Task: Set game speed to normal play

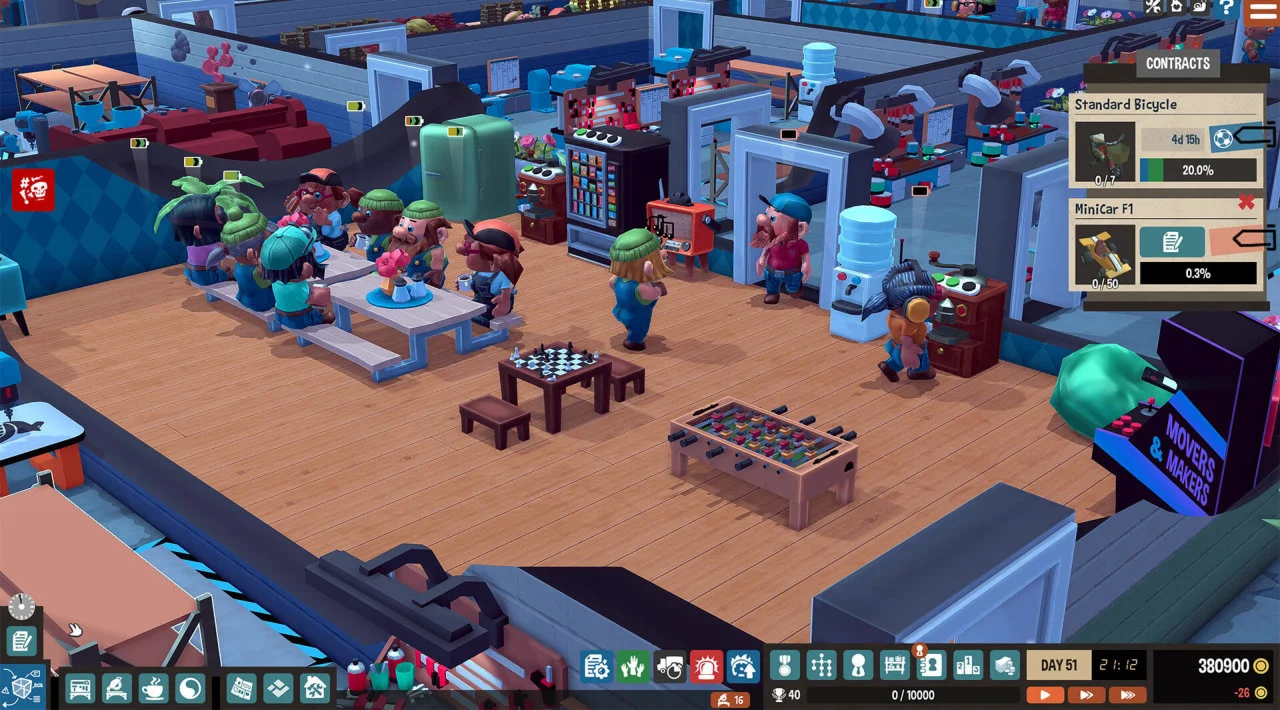Action: click(1045, 695)
